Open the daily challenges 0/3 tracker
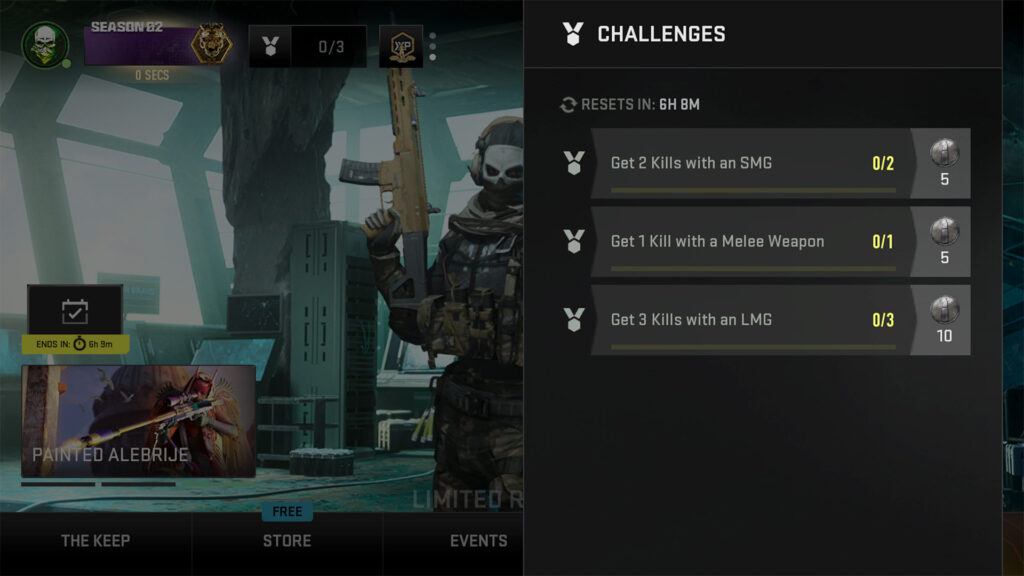This screenshot has height=576, width=1024. 308,46
